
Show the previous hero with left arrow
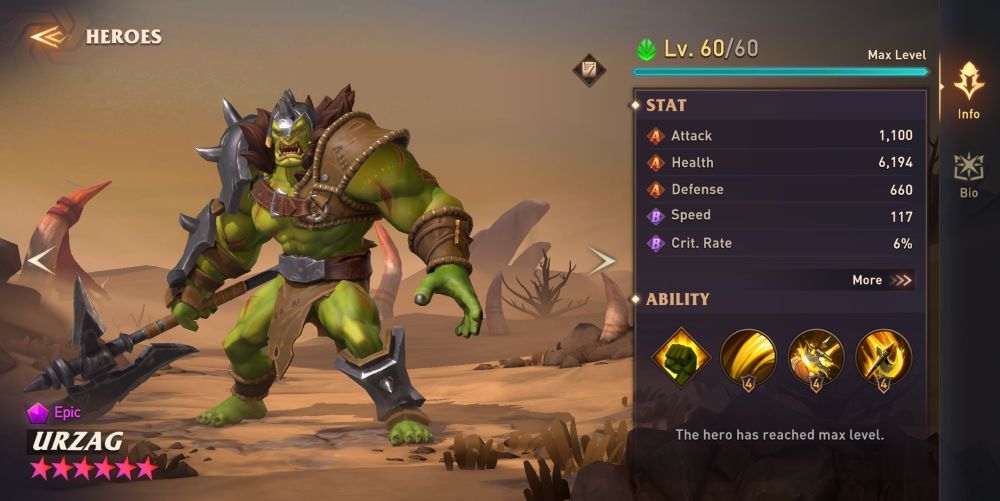[x=40, y=260]
